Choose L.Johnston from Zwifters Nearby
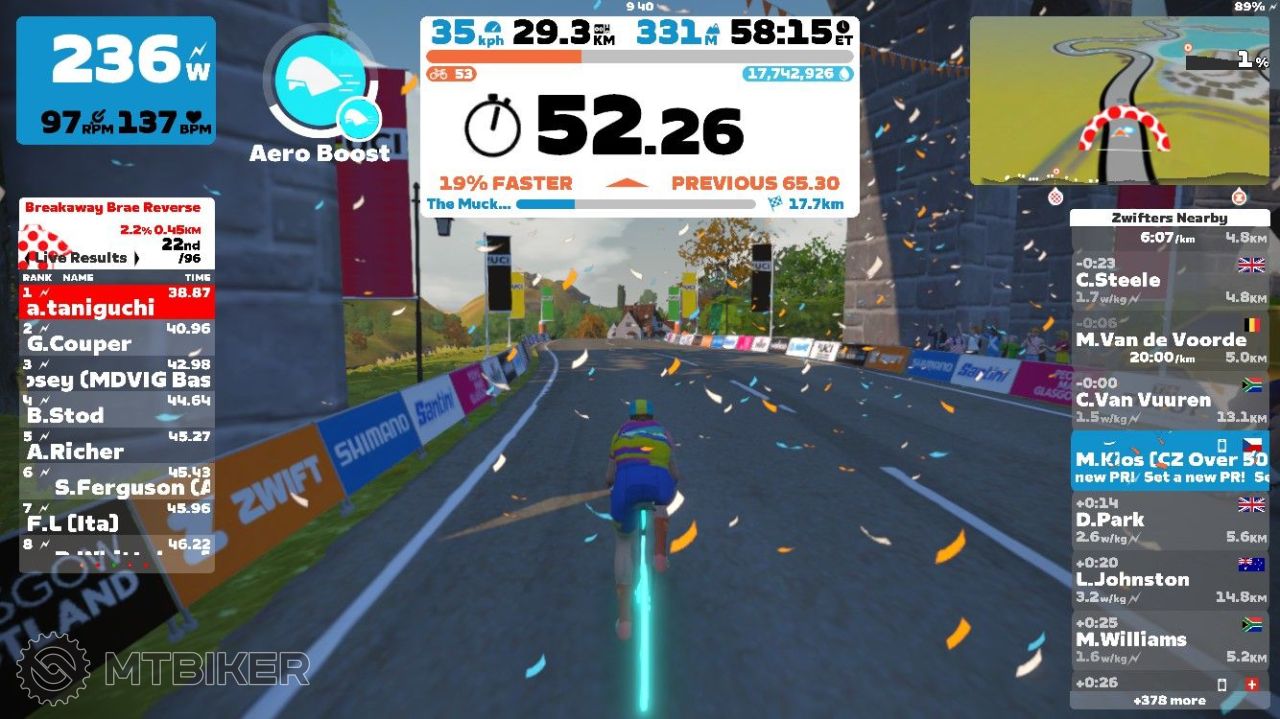This screenshot has height=719, width=1280. coord(1169,580)
